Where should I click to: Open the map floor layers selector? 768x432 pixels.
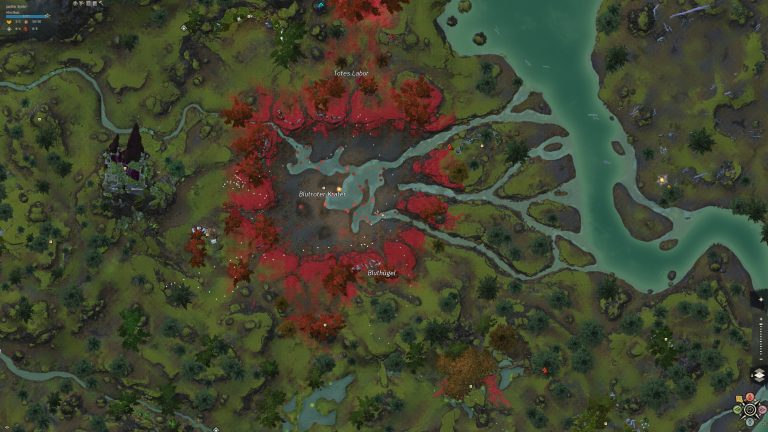pyautogui.click(x=757, y=376)
